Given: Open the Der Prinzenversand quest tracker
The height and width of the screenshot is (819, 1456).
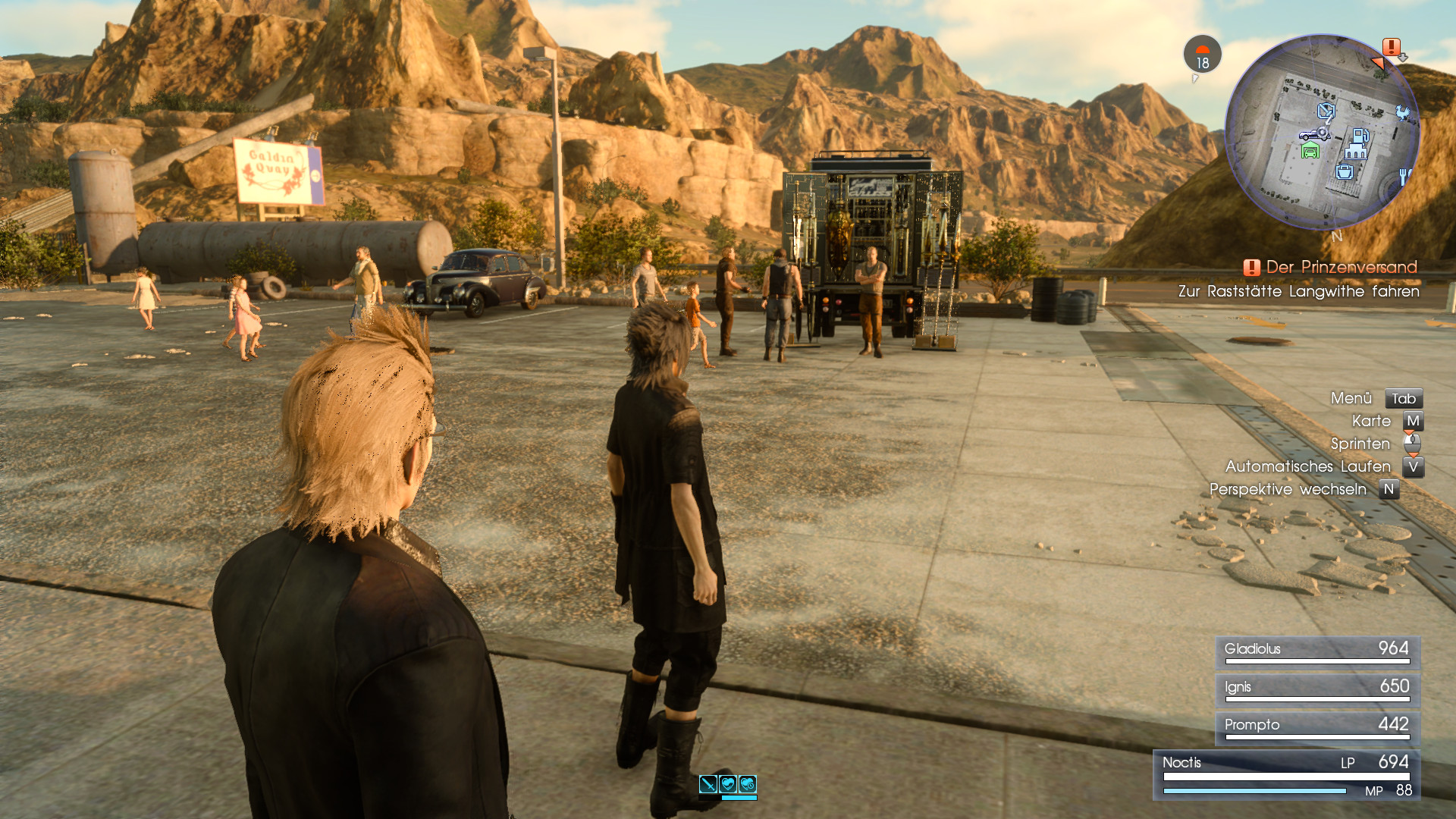Looking at the screenshot, I should pos(1341,267).
